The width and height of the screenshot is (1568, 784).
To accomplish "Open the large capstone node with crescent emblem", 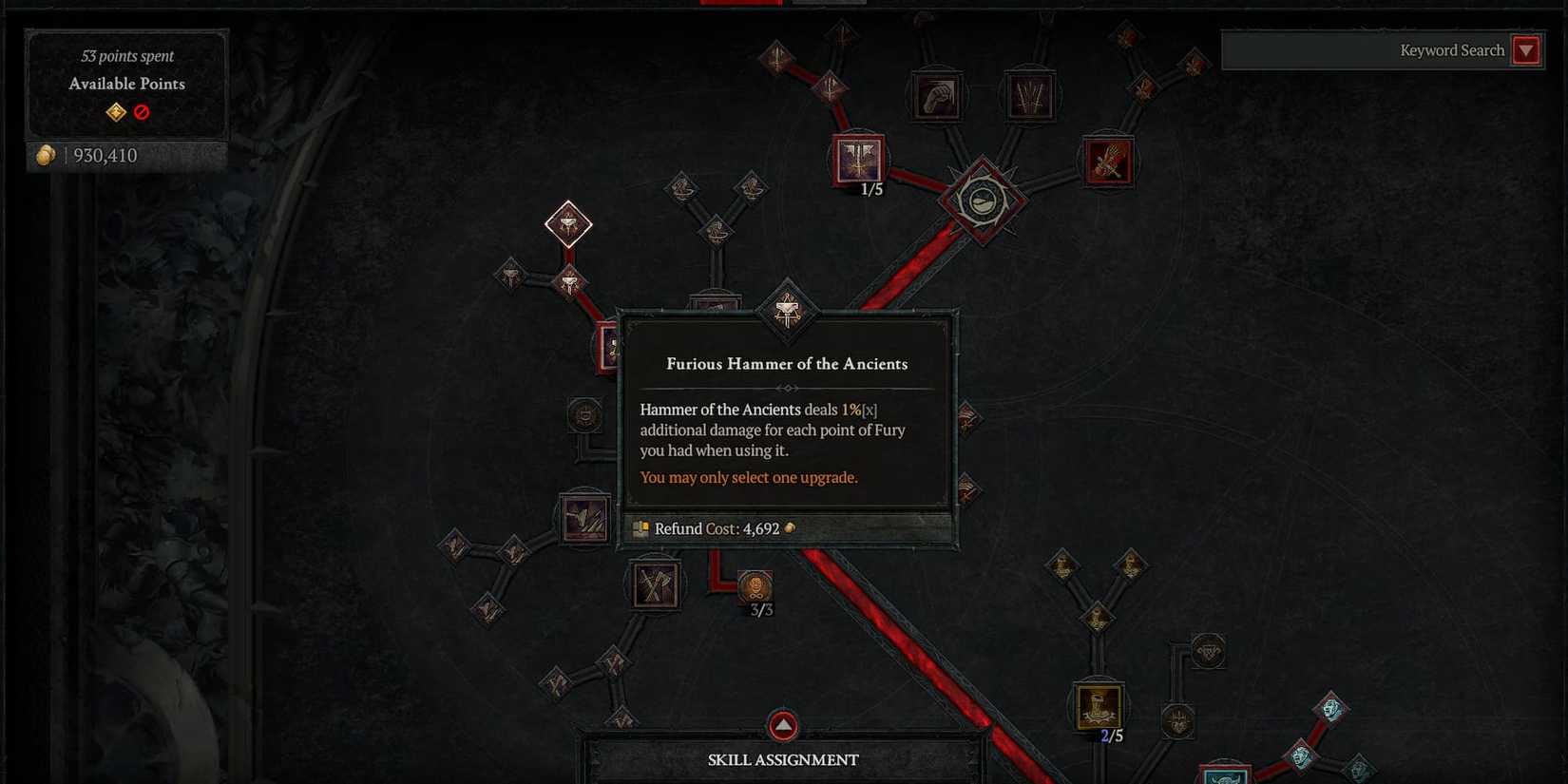I will pyautogui.click(x=984, y=201).
